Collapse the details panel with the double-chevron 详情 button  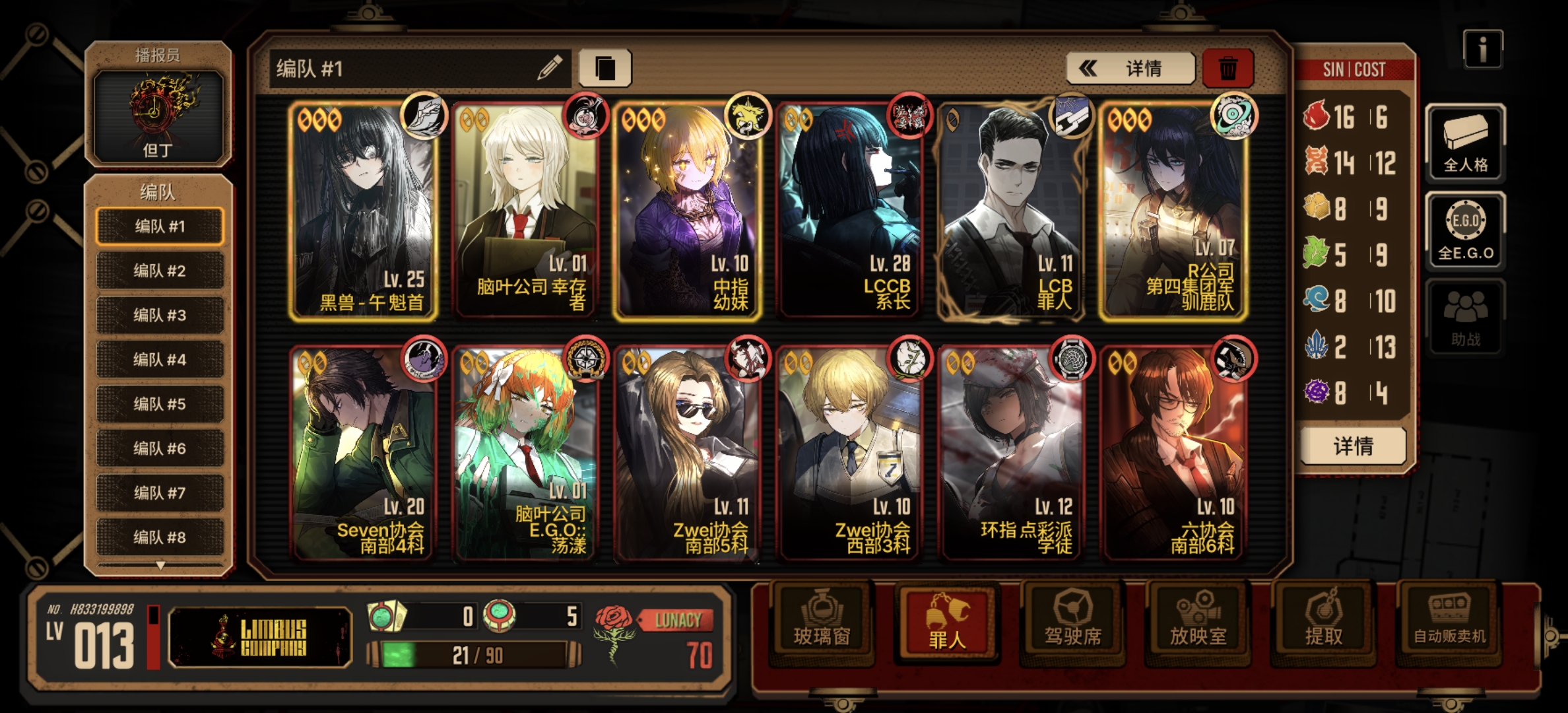click(1130, 68)
